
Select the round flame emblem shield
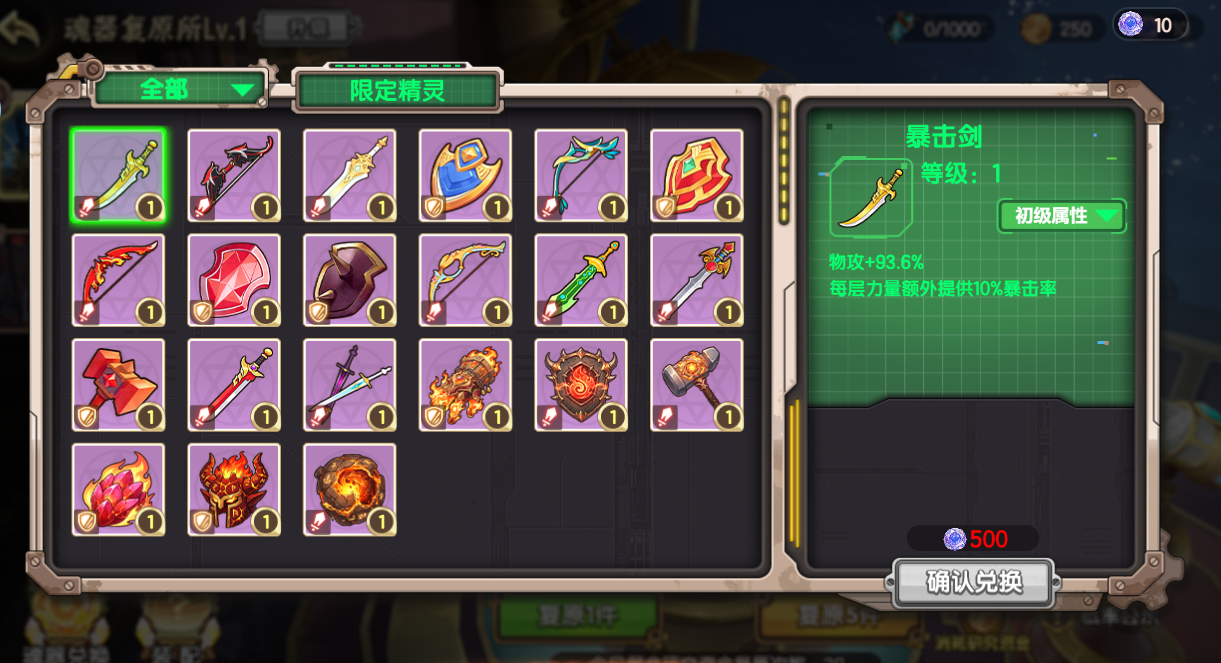581,386
